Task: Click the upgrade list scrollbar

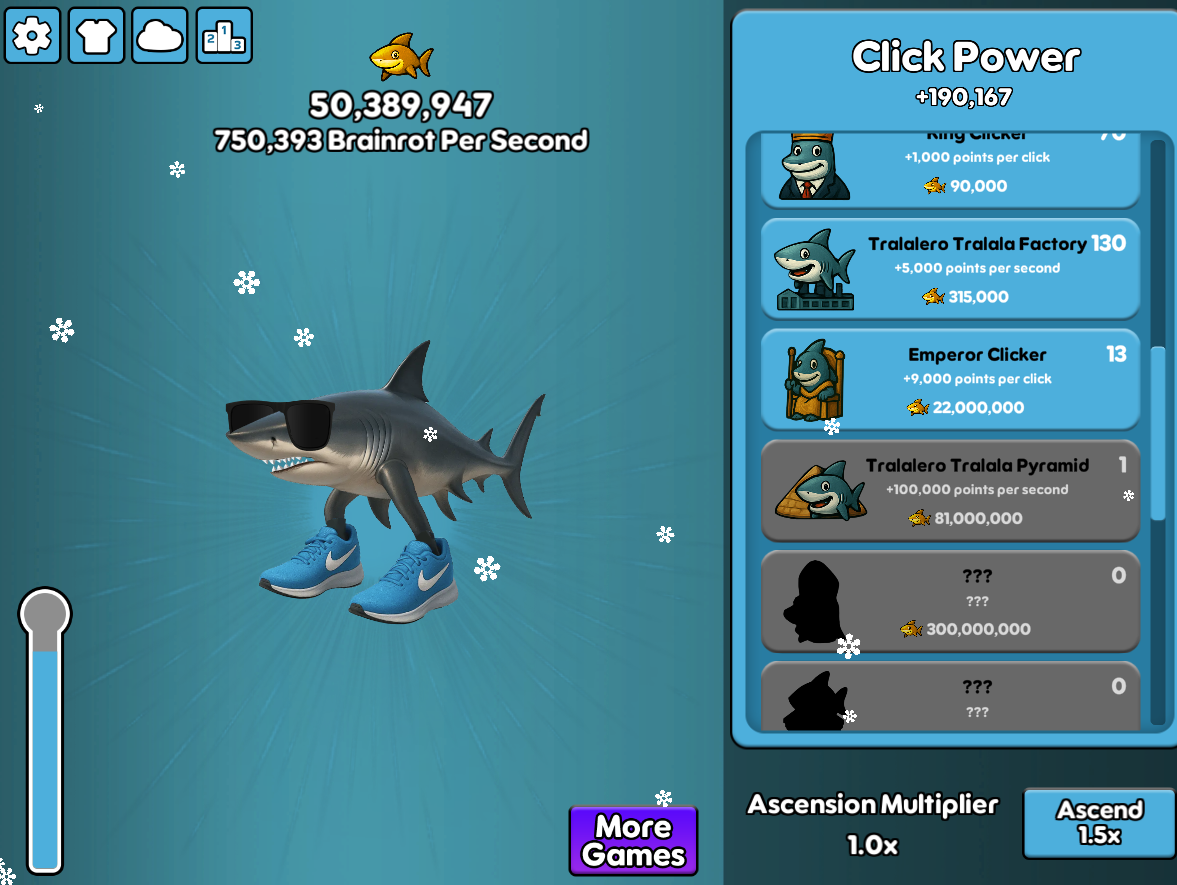Action: [x=1158, y=432]
